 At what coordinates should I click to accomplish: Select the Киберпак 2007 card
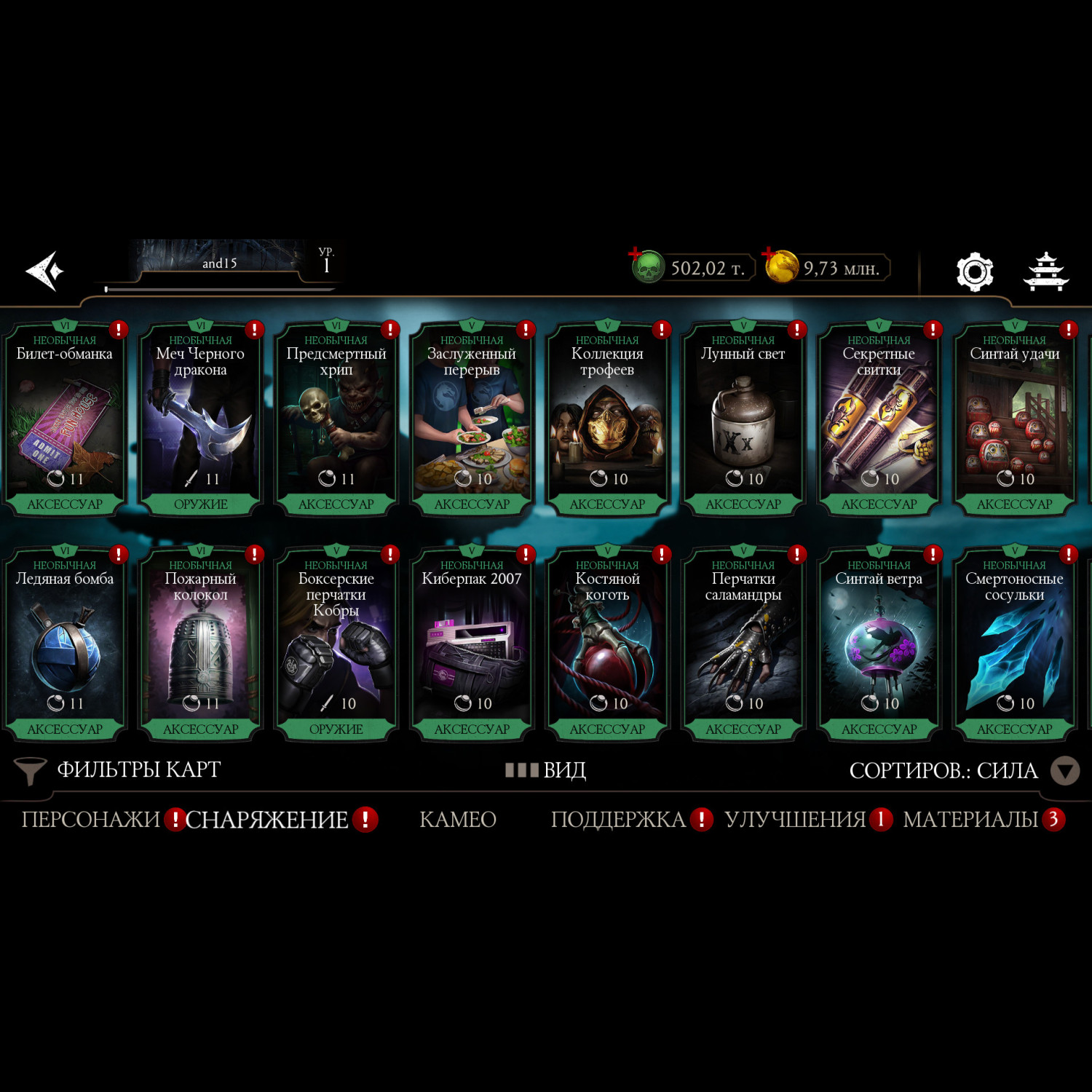472,644
